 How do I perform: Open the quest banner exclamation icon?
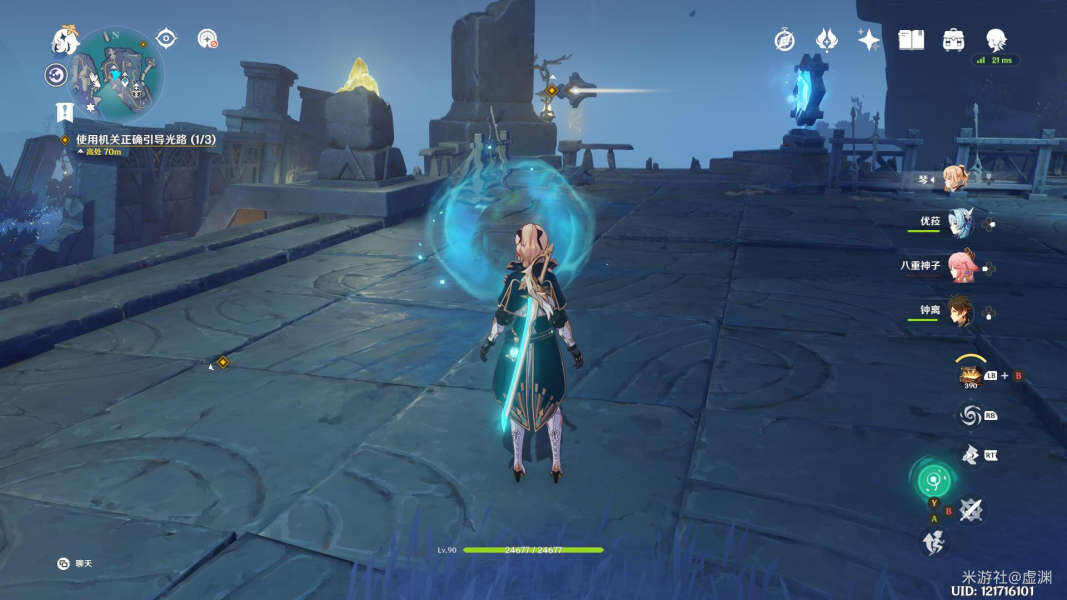click(65, 112)
